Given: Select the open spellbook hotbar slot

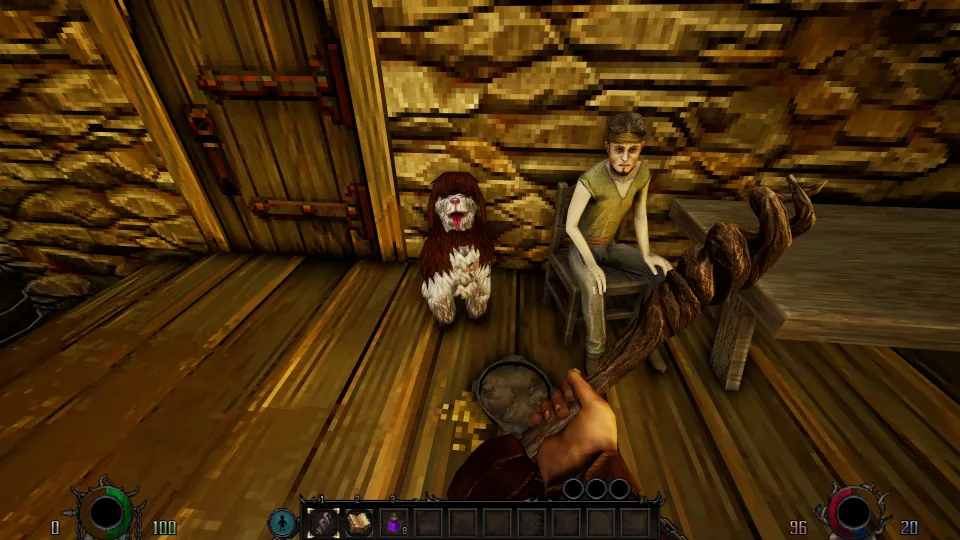Looking at the screenshot, I should coord(357,521).
